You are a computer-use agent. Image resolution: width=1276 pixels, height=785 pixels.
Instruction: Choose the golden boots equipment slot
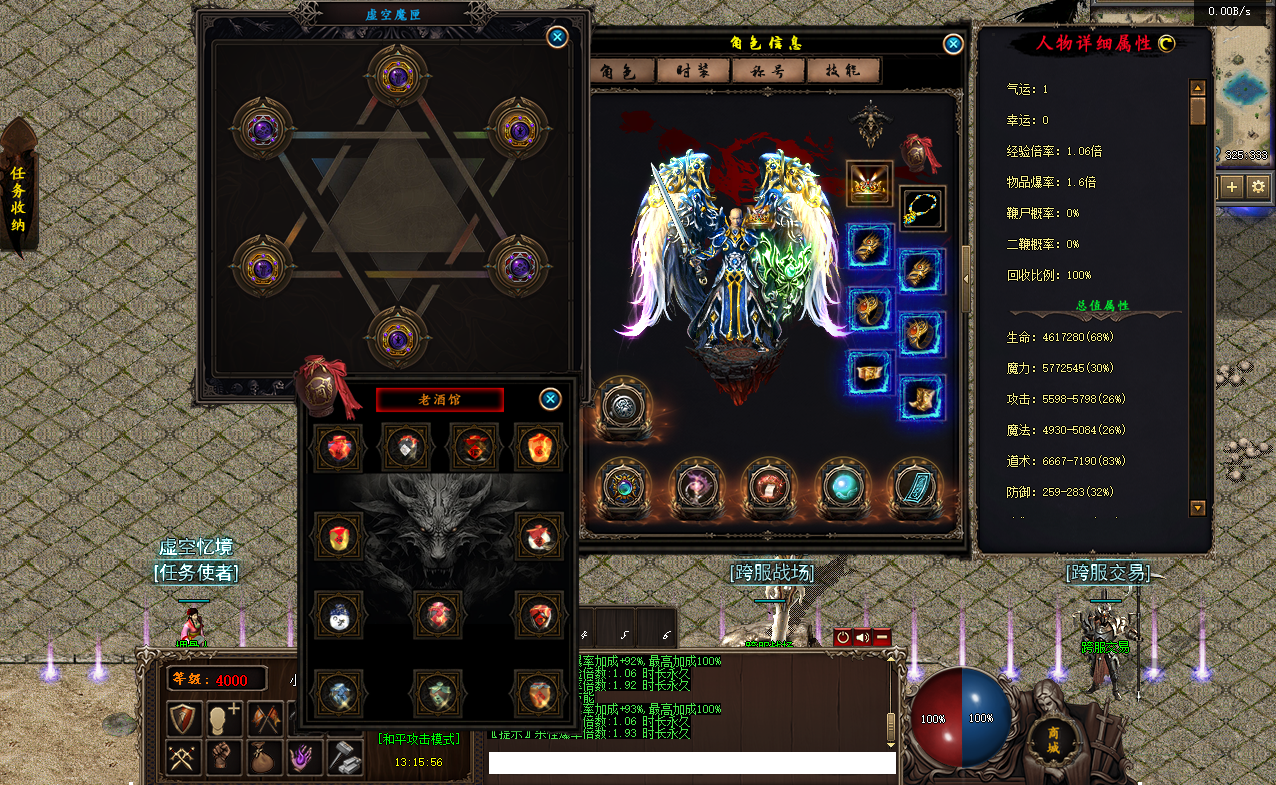922,397
